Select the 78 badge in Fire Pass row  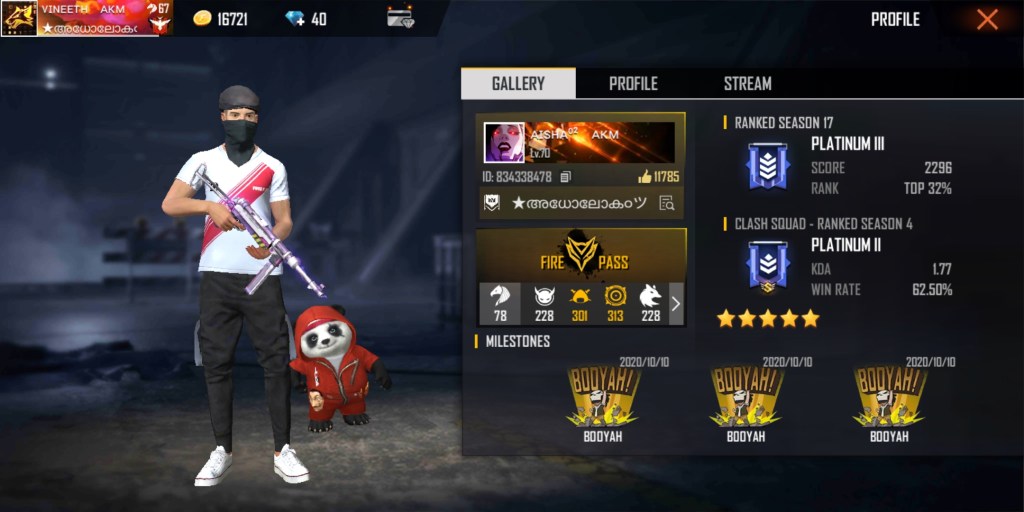(x=500, y=303)
